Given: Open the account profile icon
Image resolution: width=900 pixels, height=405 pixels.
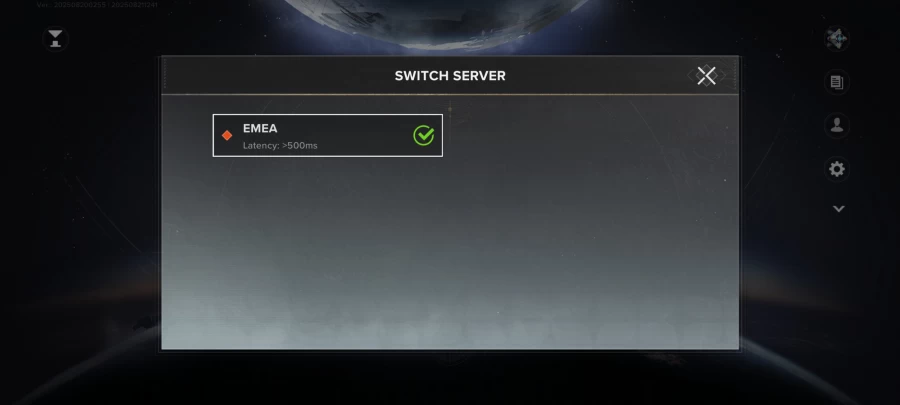Looking at the screenshot, I should tap(837, 126).
